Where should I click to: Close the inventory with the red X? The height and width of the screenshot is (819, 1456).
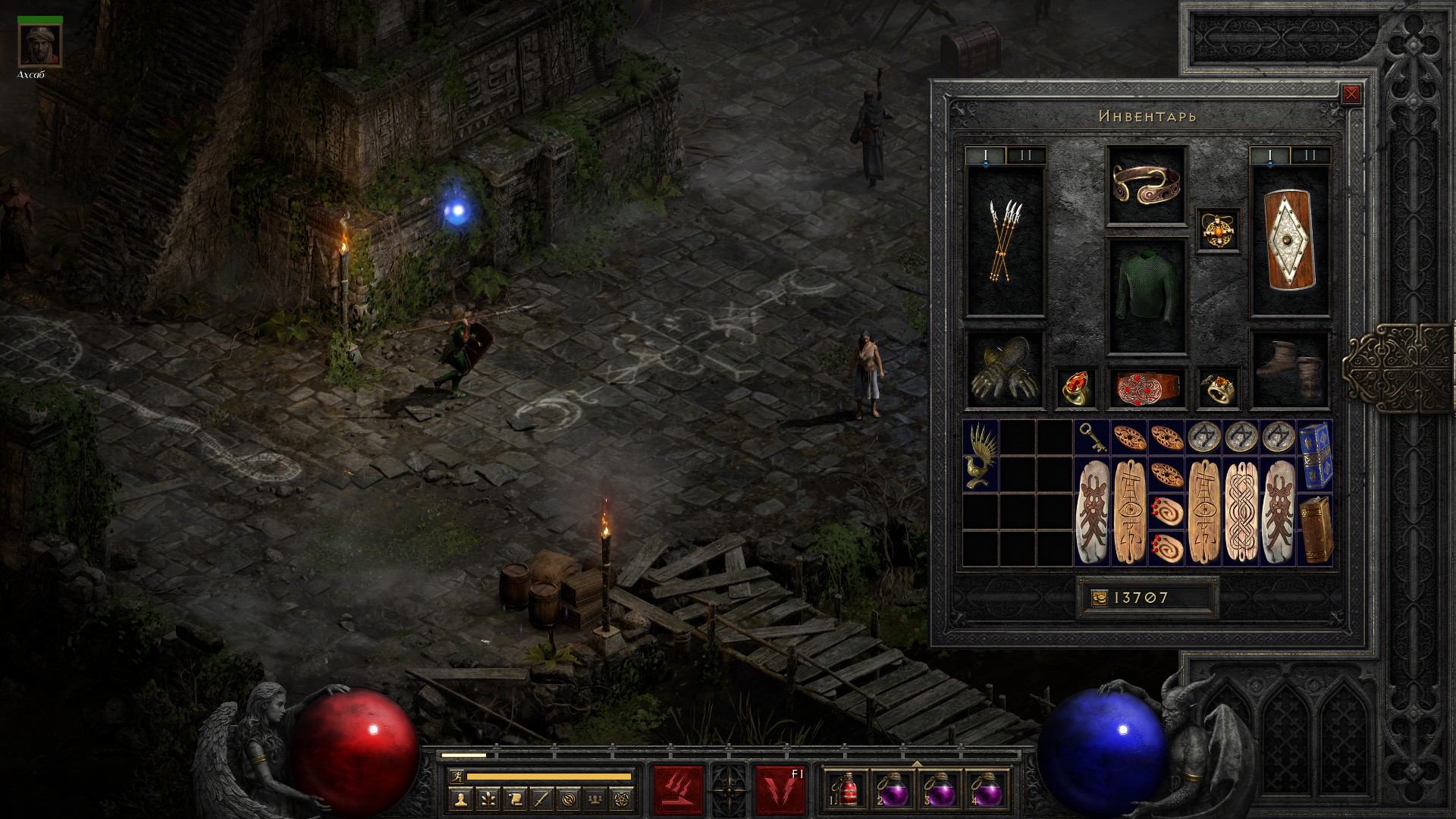click(x=1351, y=94)
